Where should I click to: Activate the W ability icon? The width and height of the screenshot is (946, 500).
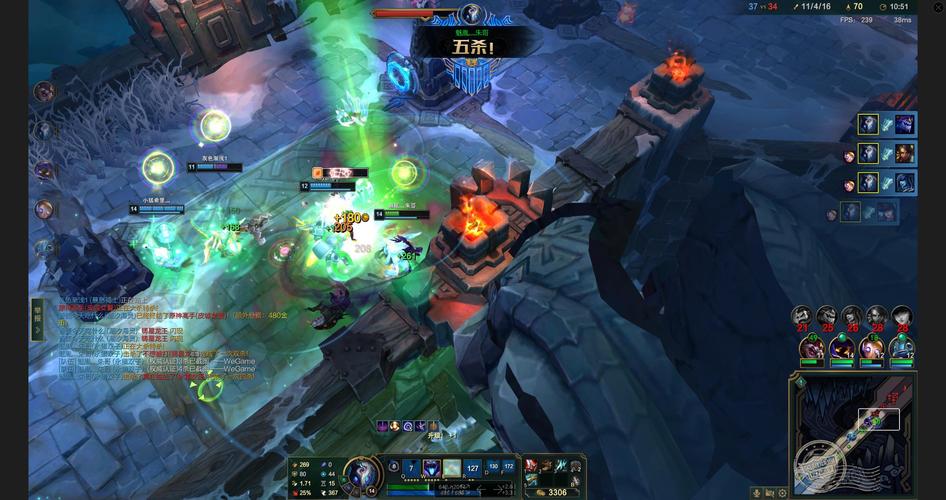click(x=431, y=467)
